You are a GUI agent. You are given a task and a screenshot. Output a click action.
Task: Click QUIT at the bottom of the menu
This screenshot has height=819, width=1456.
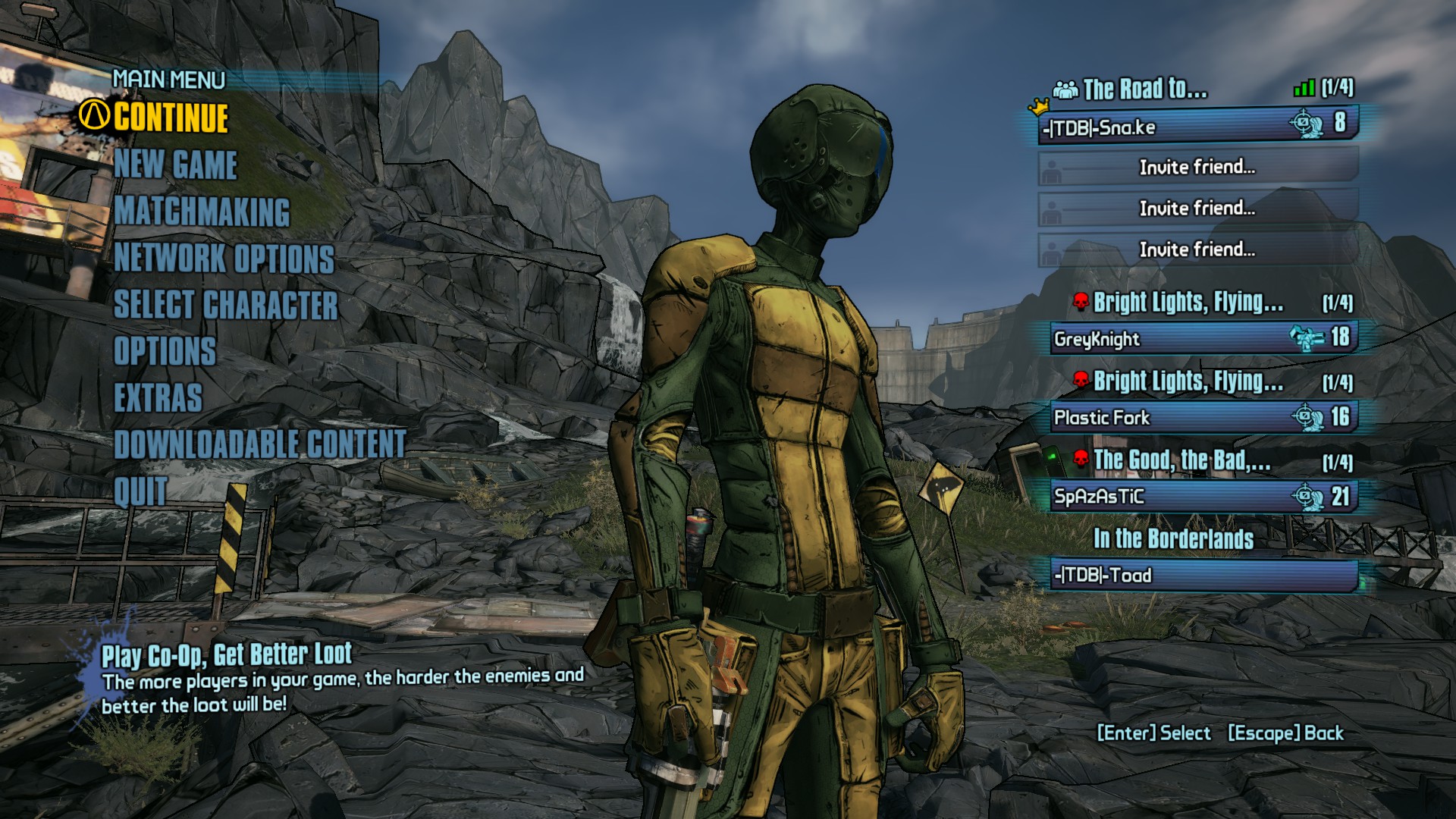[140, 491]
